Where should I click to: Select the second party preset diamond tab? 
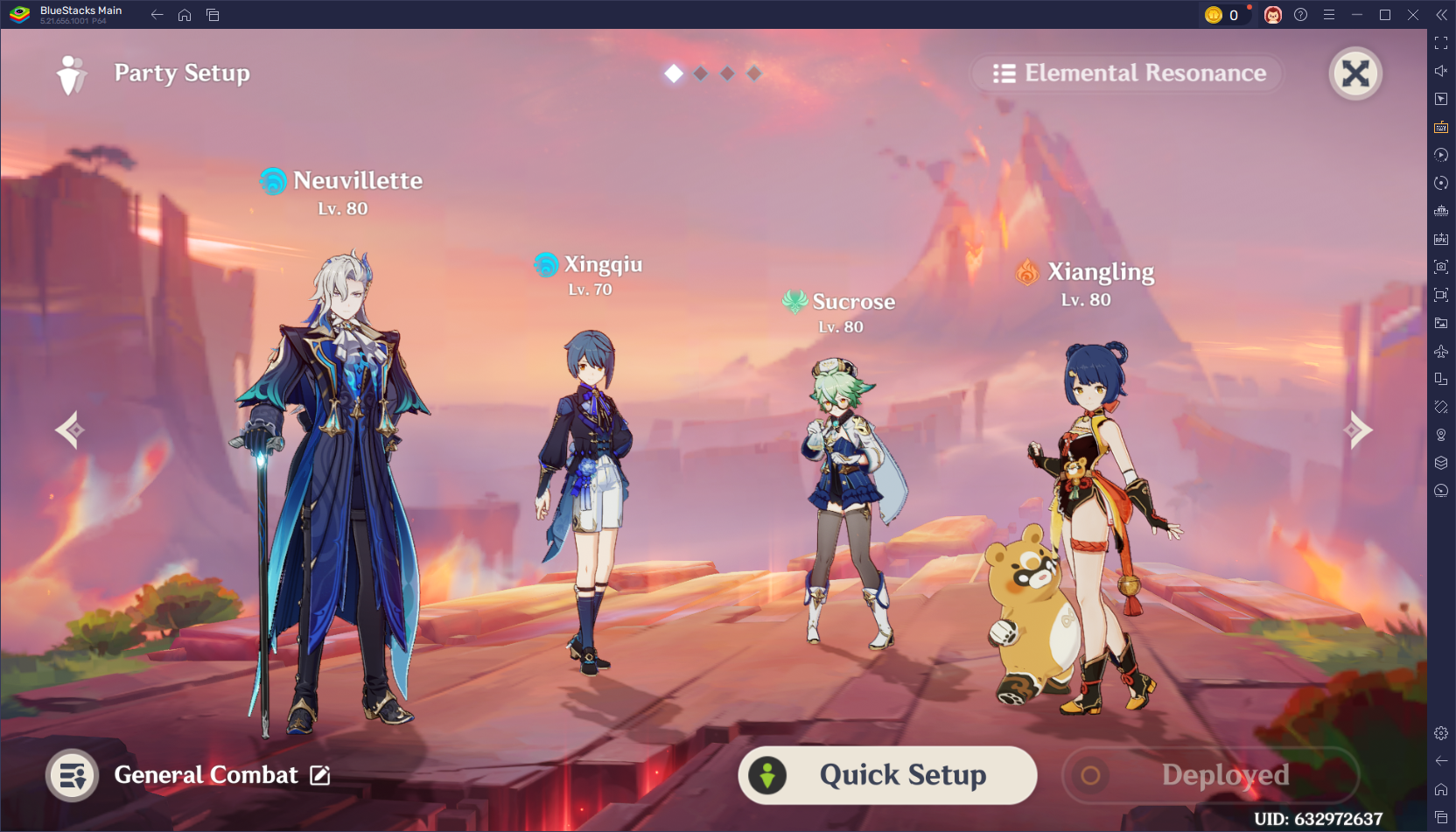[699, 73]
